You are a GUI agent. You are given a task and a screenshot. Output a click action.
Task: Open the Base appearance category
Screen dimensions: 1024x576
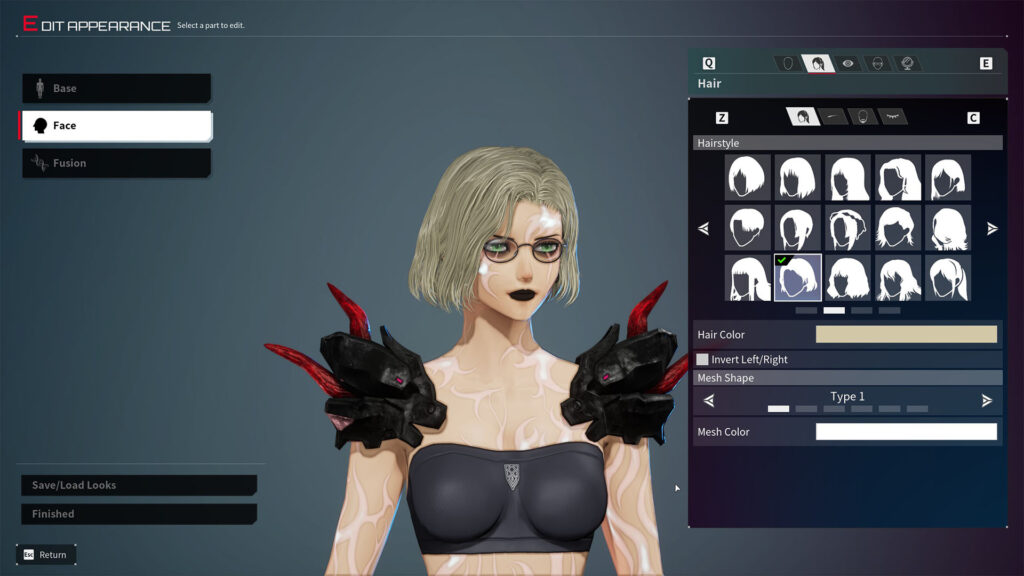click(x=116, y=88)
